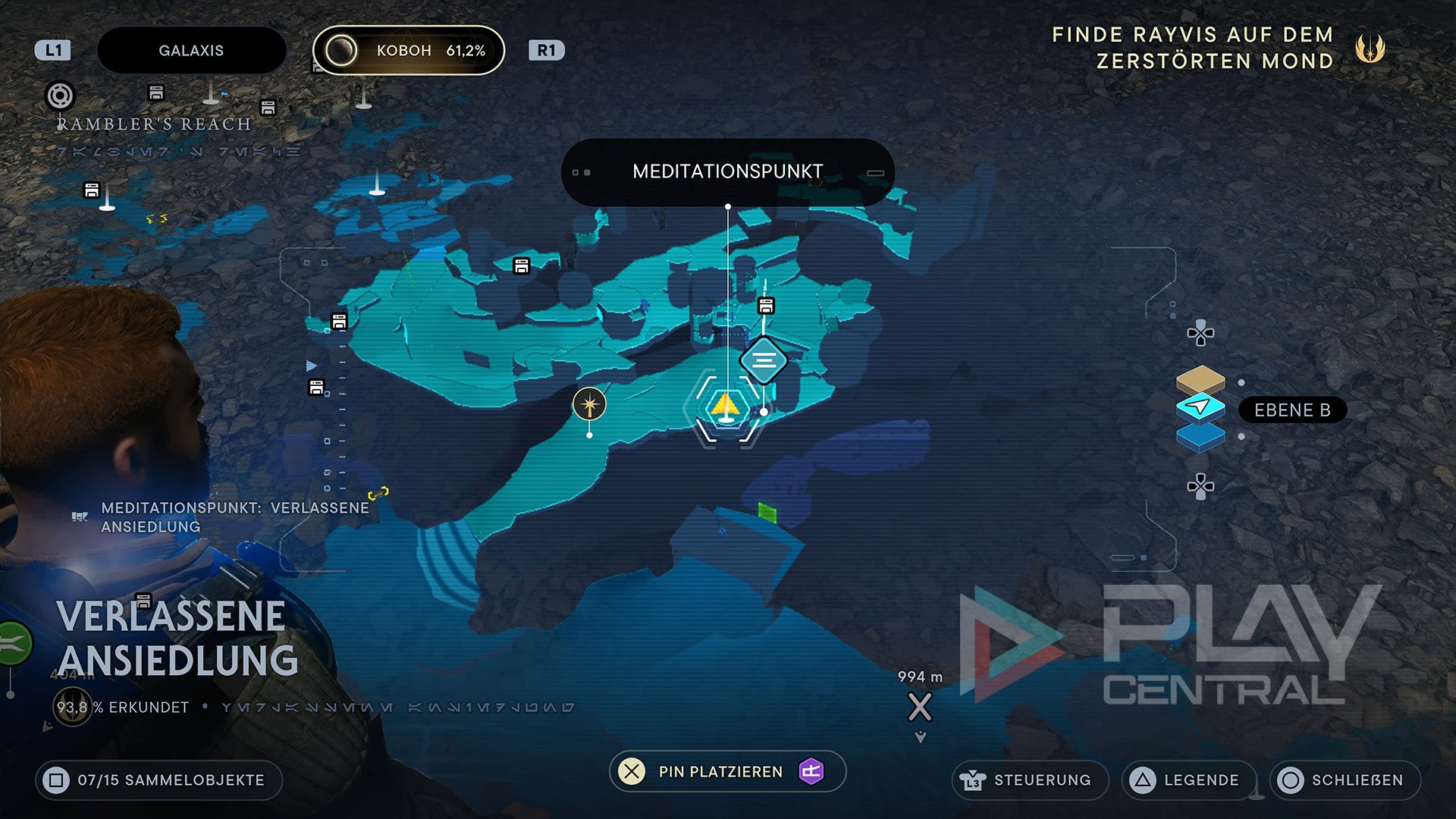1456x819 pixels.
Task: Click the Meditationspunkt marker on the map
Action: pyautogui.click(x=764, y=360)
